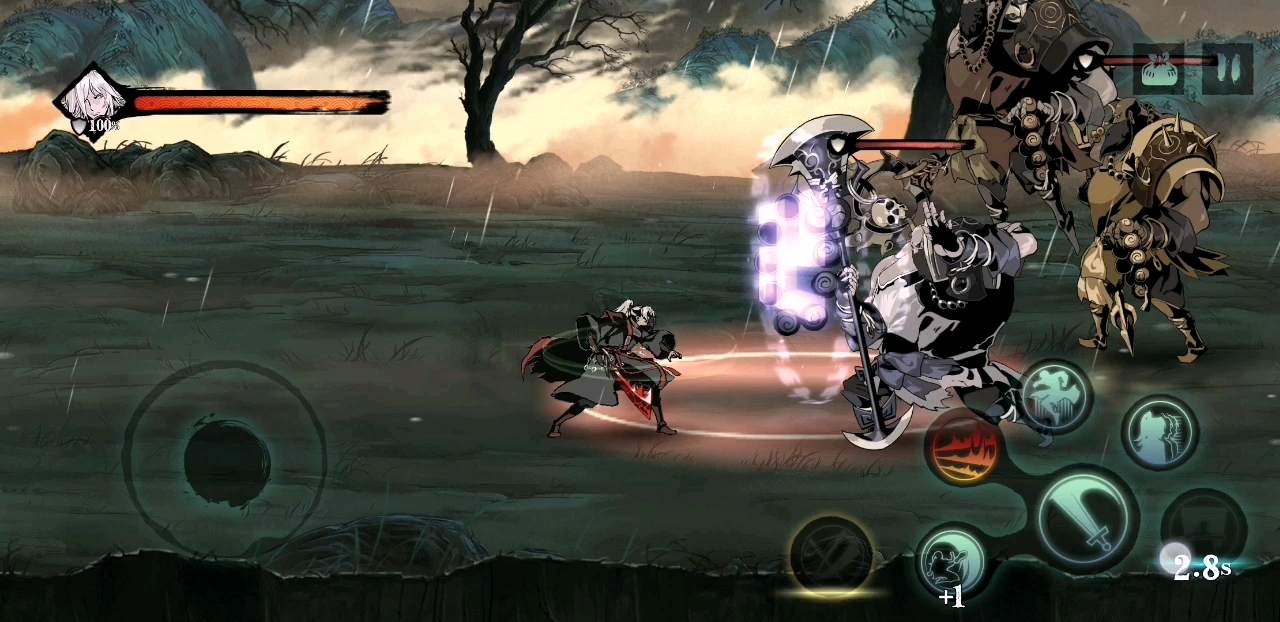Pause the game
1280x622 pixels.
pyautogui.click(x=1227, y=69)
